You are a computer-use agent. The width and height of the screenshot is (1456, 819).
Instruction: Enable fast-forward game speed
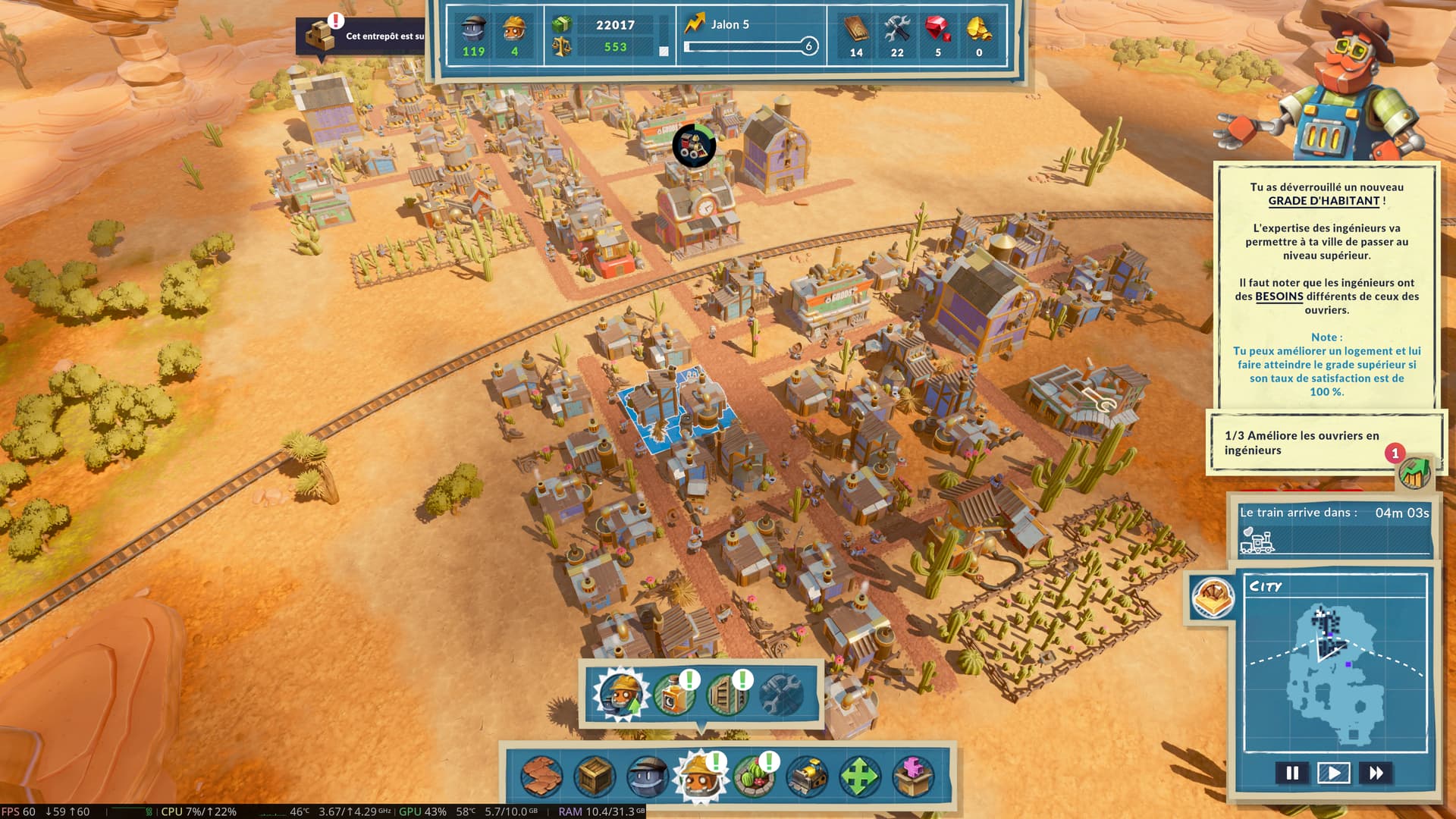click(x=1376, y=773)
